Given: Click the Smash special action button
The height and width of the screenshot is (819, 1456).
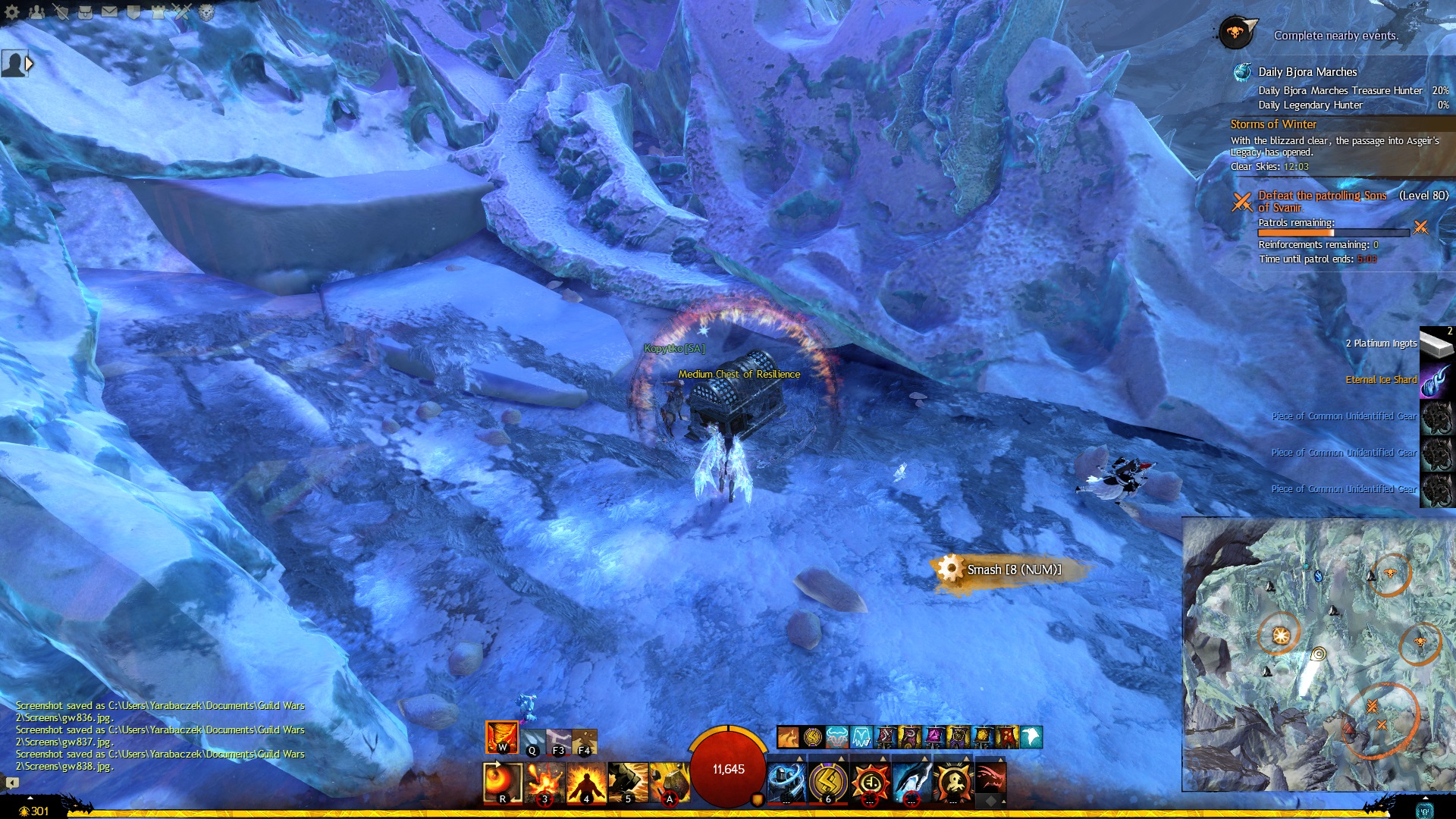Looking at the screenshot, I should tap(949, 569).
